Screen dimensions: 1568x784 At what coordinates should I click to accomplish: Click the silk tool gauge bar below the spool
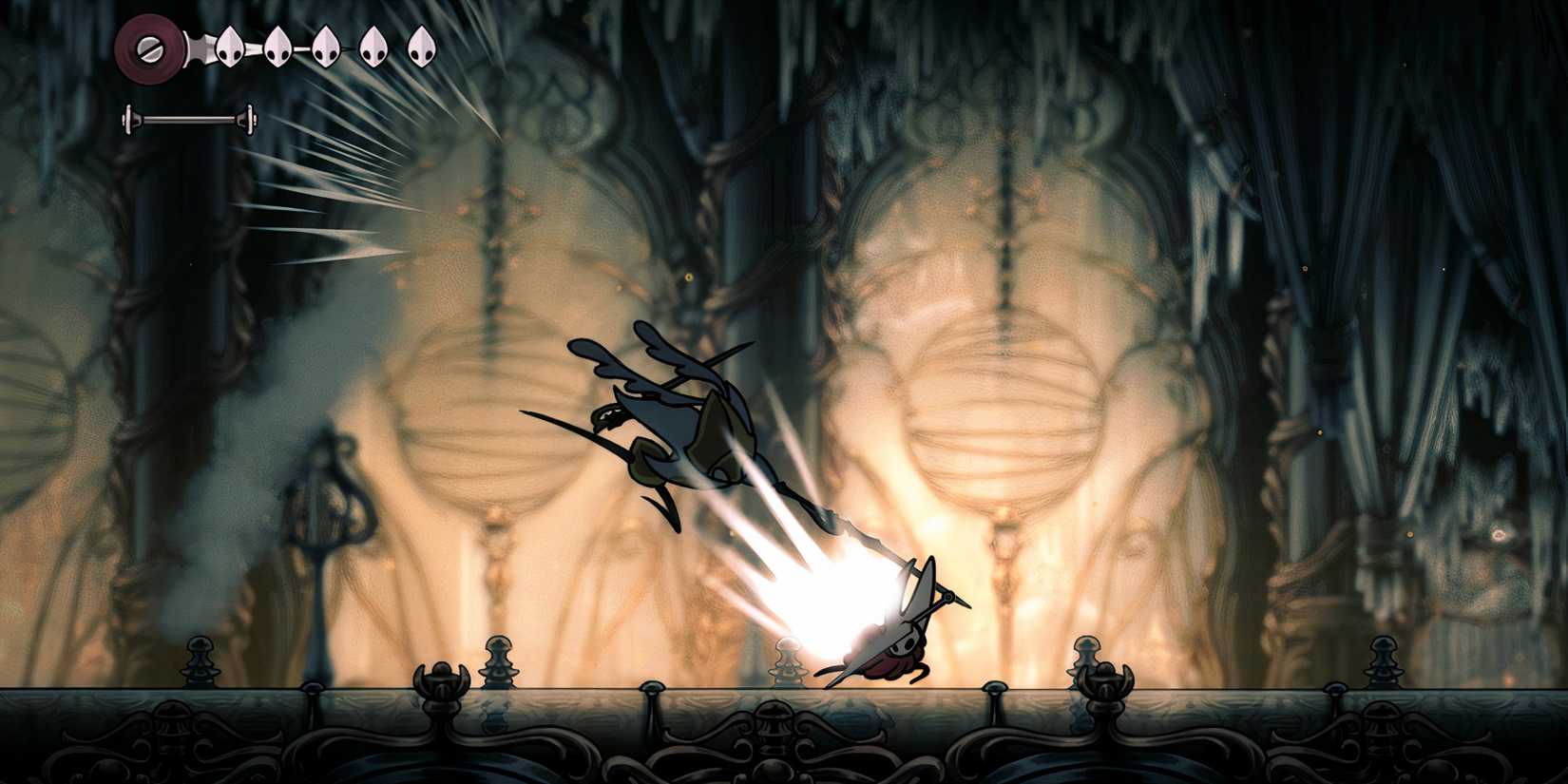[187, 121]
